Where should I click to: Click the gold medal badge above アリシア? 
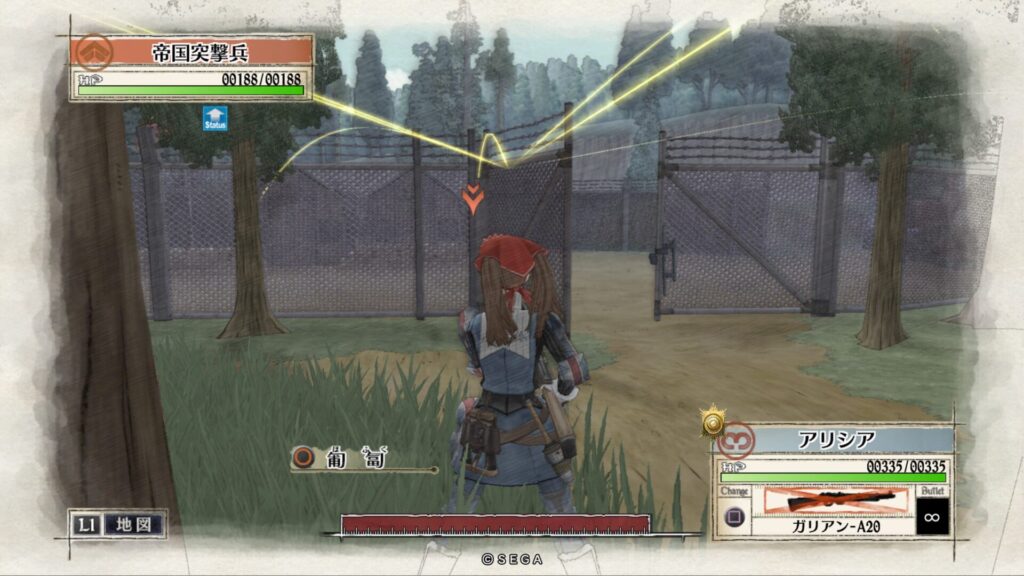pyautogui.click(x=712, y=421)
